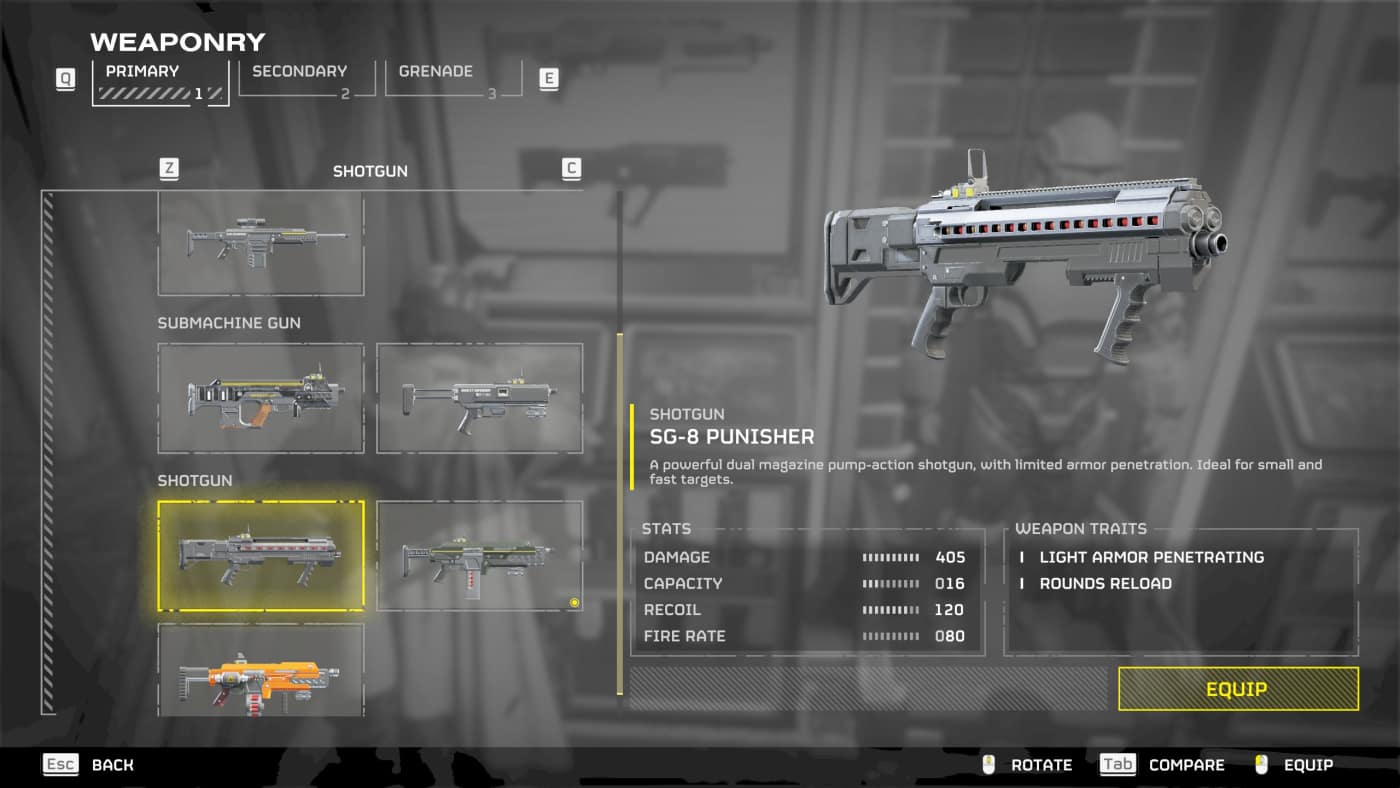The width and height of the screenshot is (1400, 788).
Task: Click the weapon list scrollbar
Action: [x=620, y=520]
